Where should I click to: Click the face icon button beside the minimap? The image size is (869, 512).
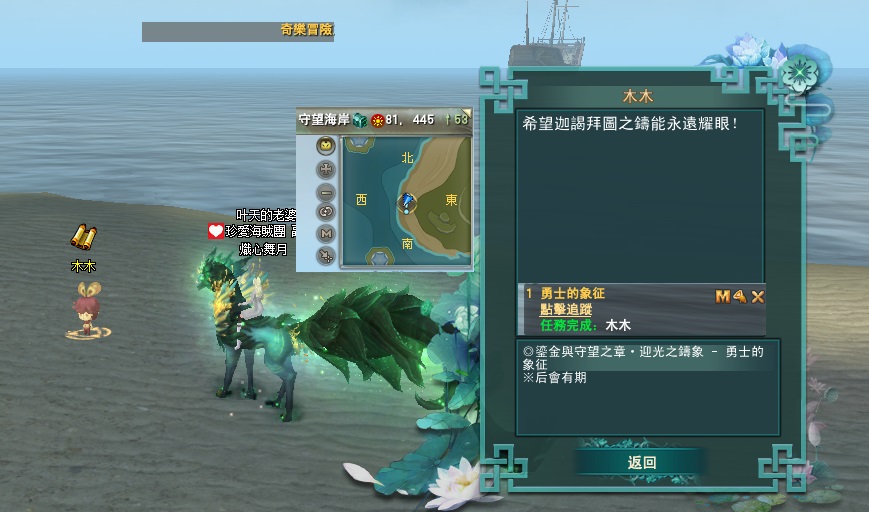(x=326, y=146)
